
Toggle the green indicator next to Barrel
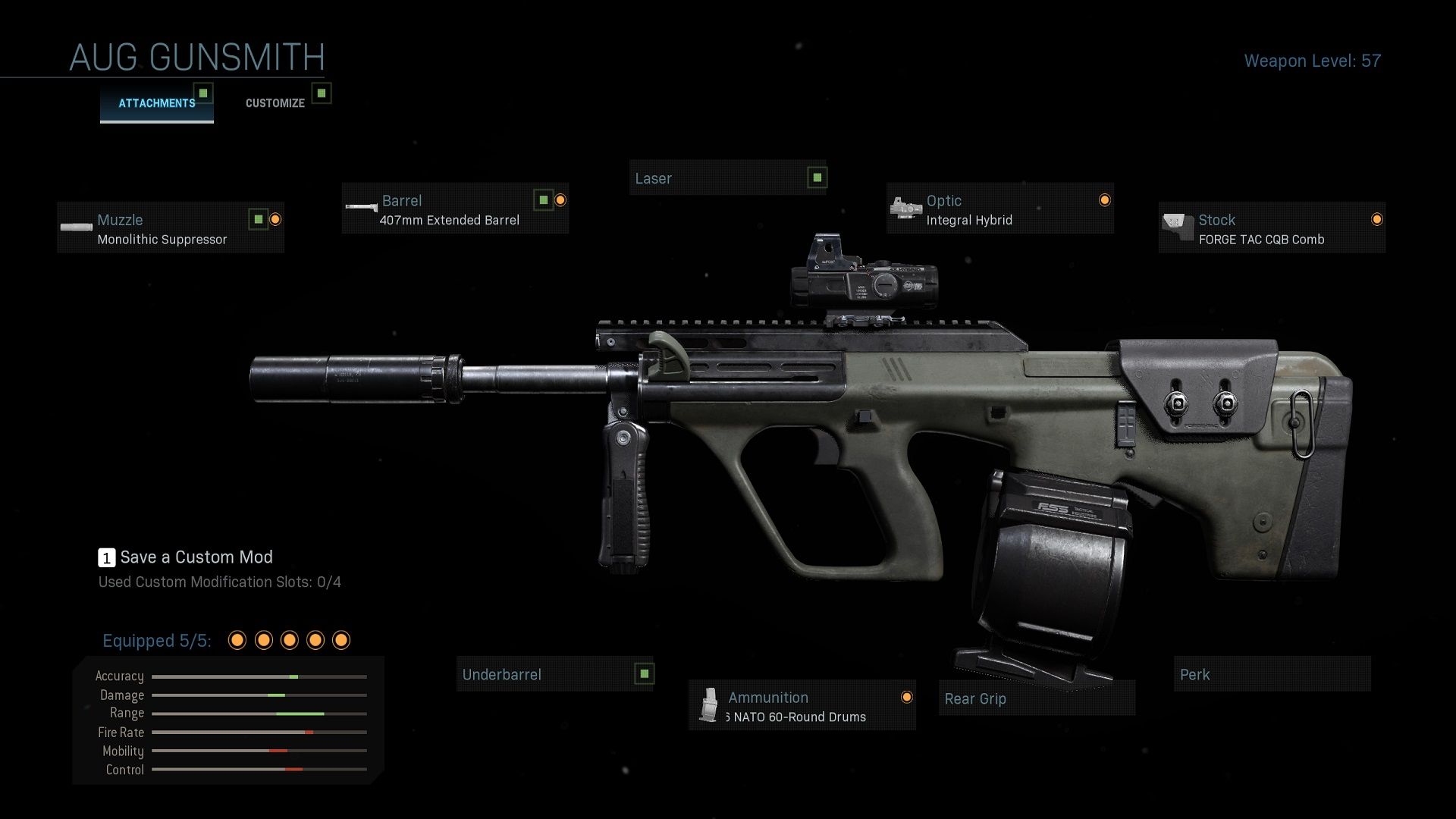(544, 199)
